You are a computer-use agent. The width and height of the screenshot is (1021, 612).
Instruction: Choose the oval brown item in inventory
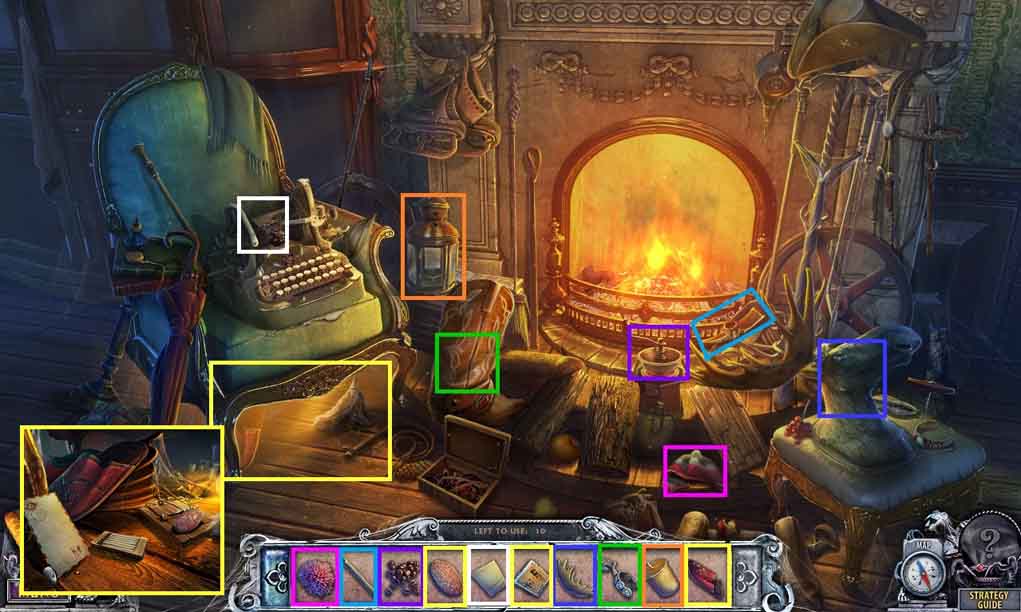(444, 575)
